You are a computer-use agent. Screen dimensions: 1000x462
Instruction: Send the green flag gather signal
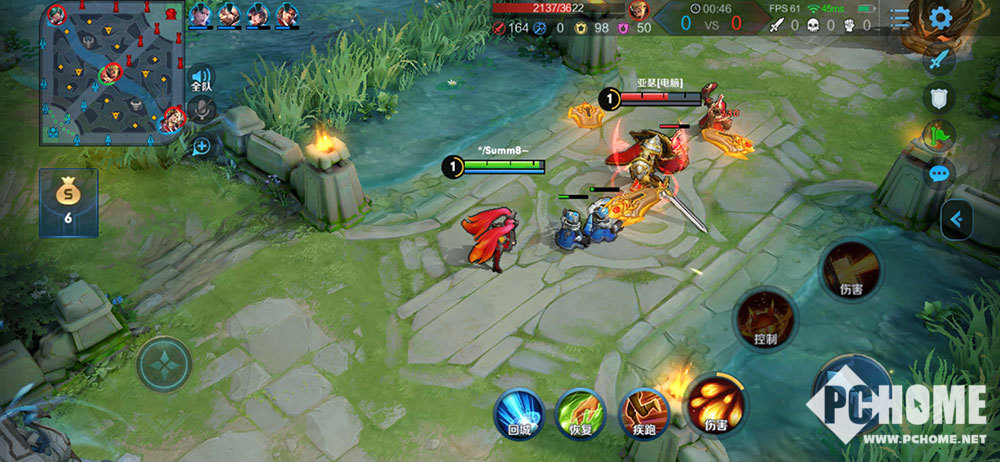click(x=939, y=134)
